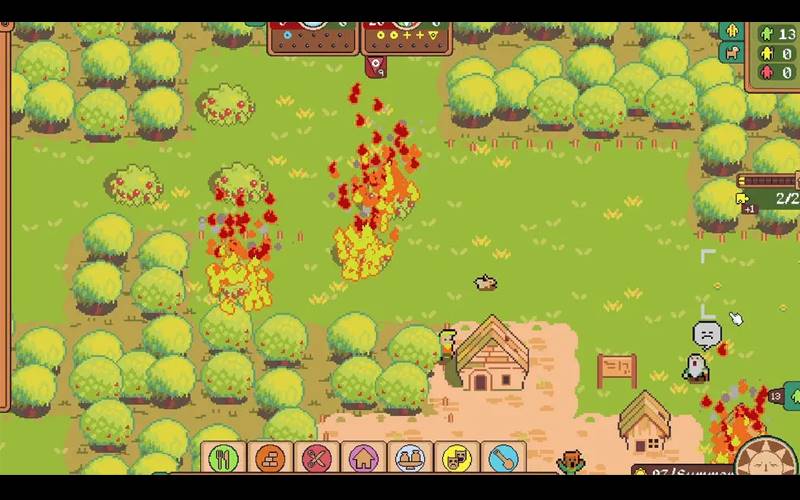Select the theater masks entertainment category
The width and height of the screenshot is (800, 500).
(x=456, y=458)
